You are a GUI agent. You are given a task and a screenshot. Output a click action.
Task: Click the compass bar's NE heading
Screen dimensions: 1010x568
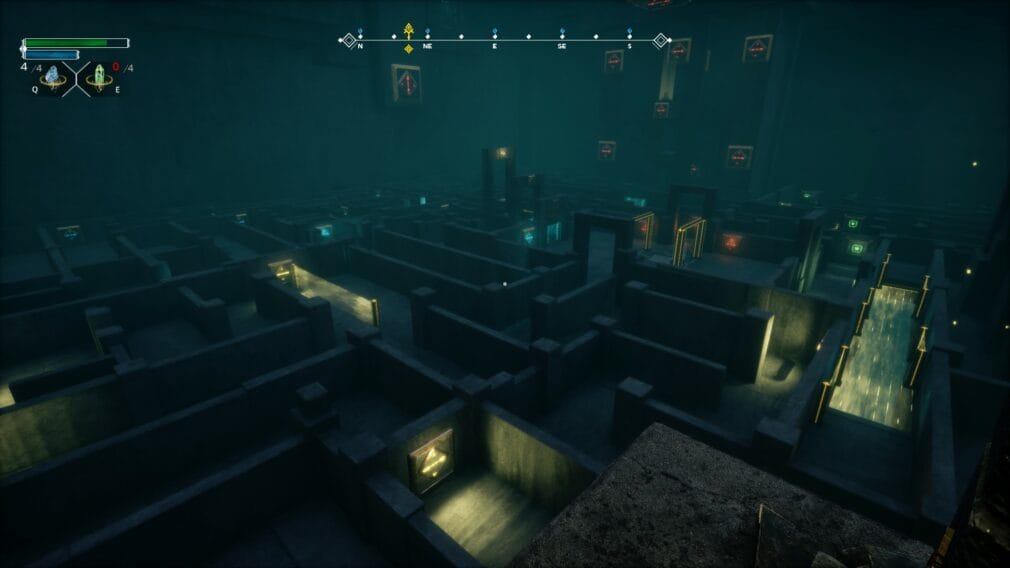tap(427, 46)
